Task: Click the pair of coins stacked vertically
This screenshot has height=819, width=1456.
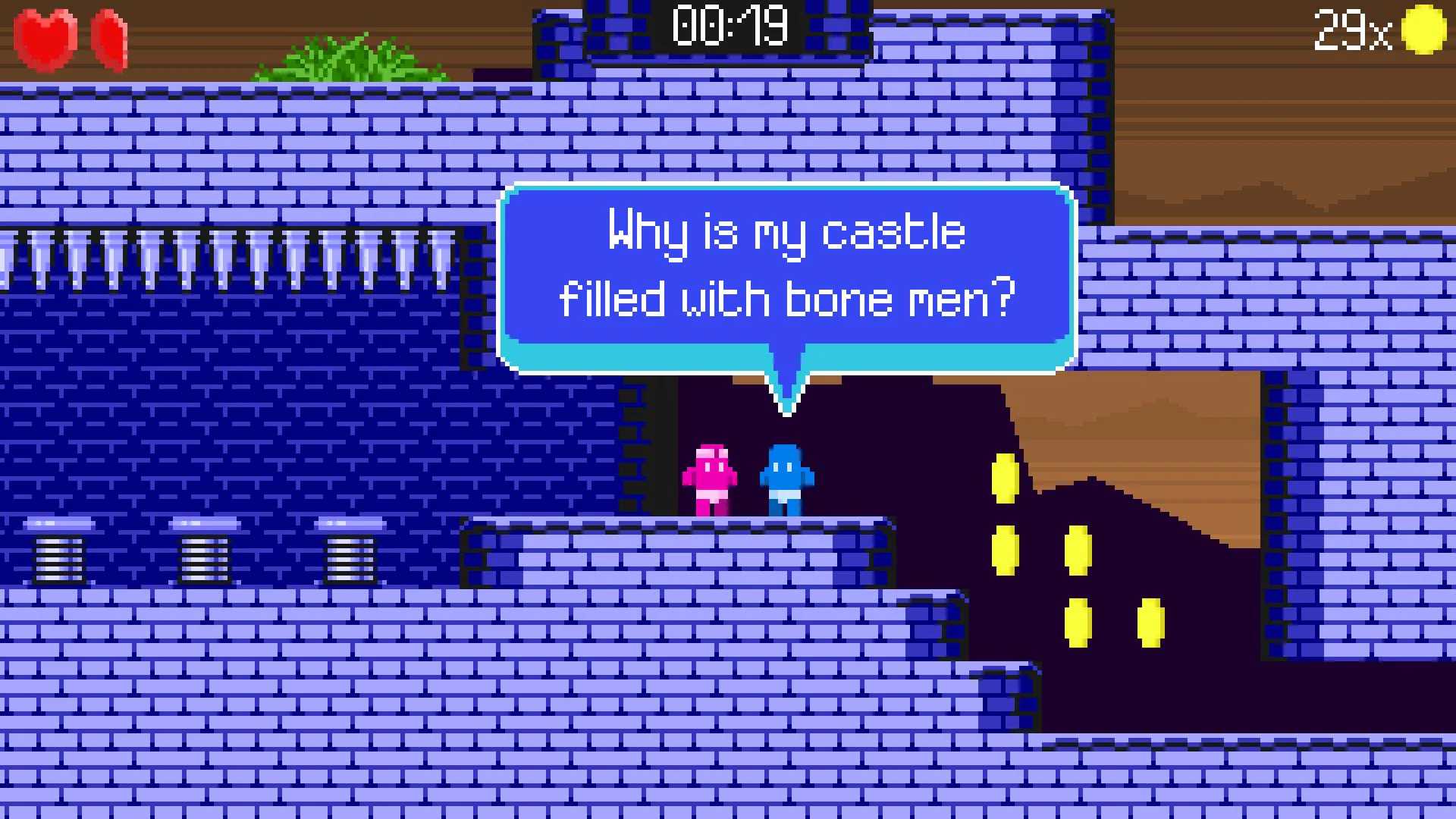Action: (x=1006, y=514)
